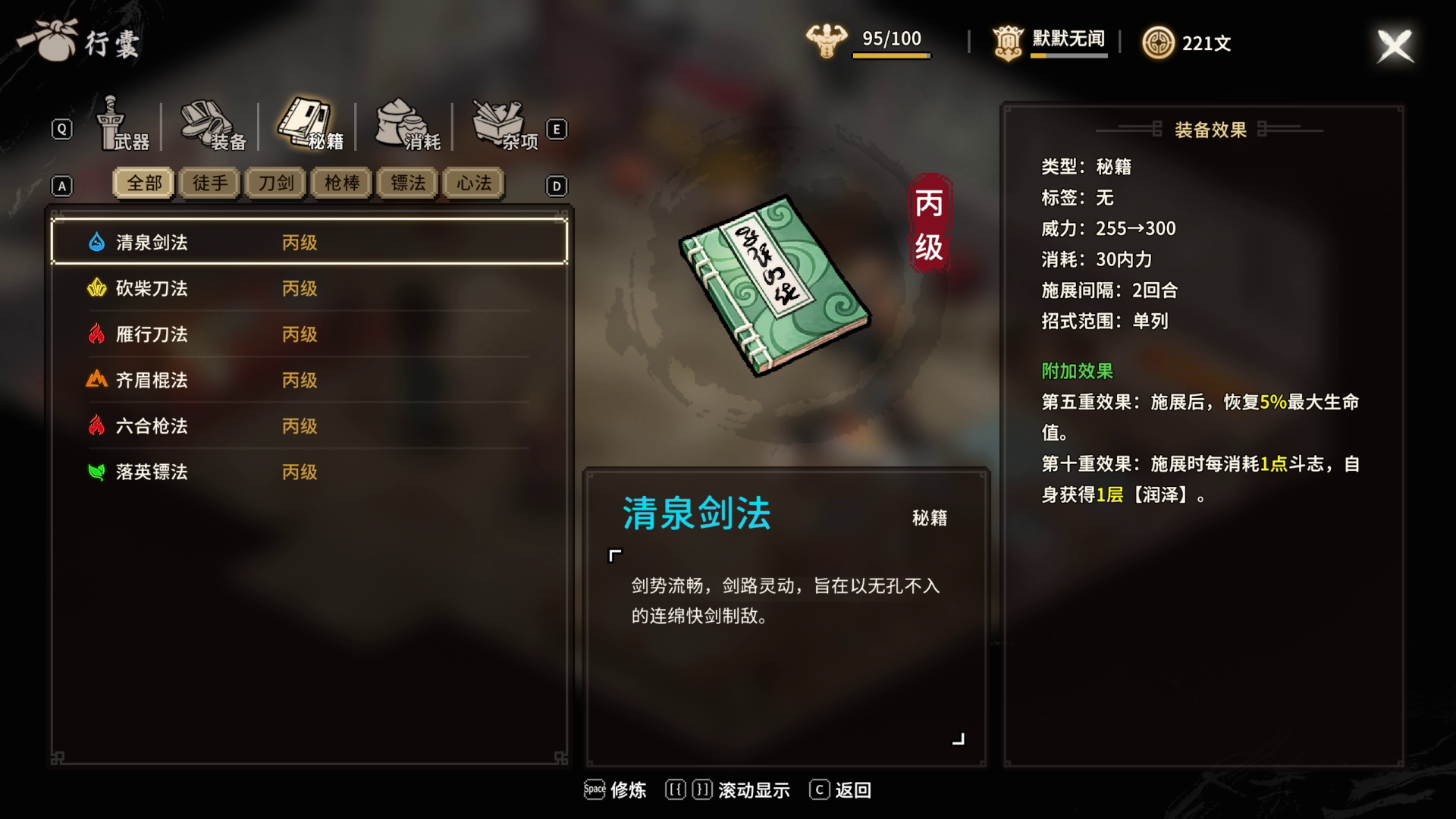Viewport: 1456px width, 819px height.
Task: Switch back to 全部 filter
Action: (143, 184)
